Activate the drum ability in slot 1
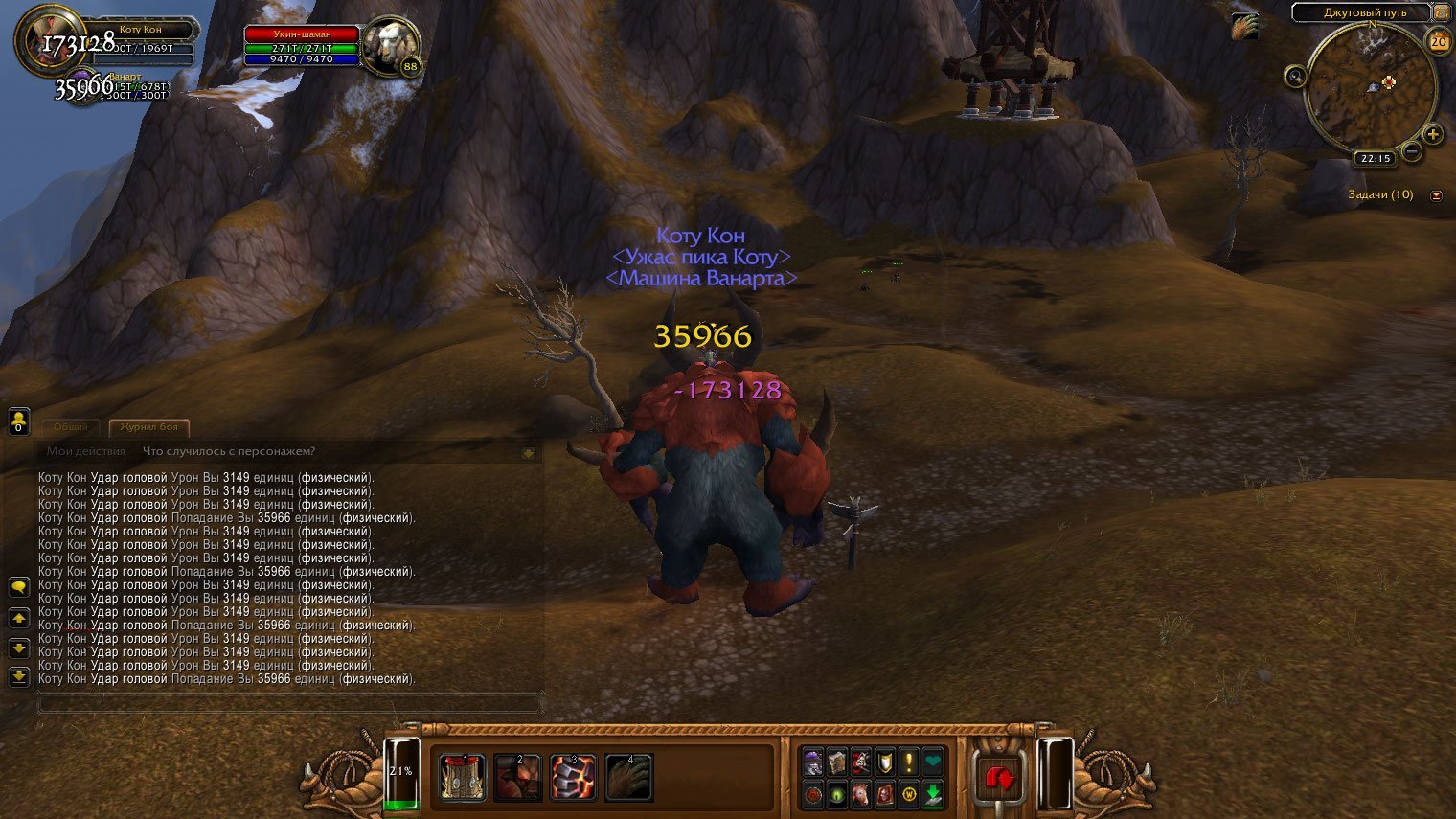This screenshot has height=819, width=1456. (x=463, y=777)
